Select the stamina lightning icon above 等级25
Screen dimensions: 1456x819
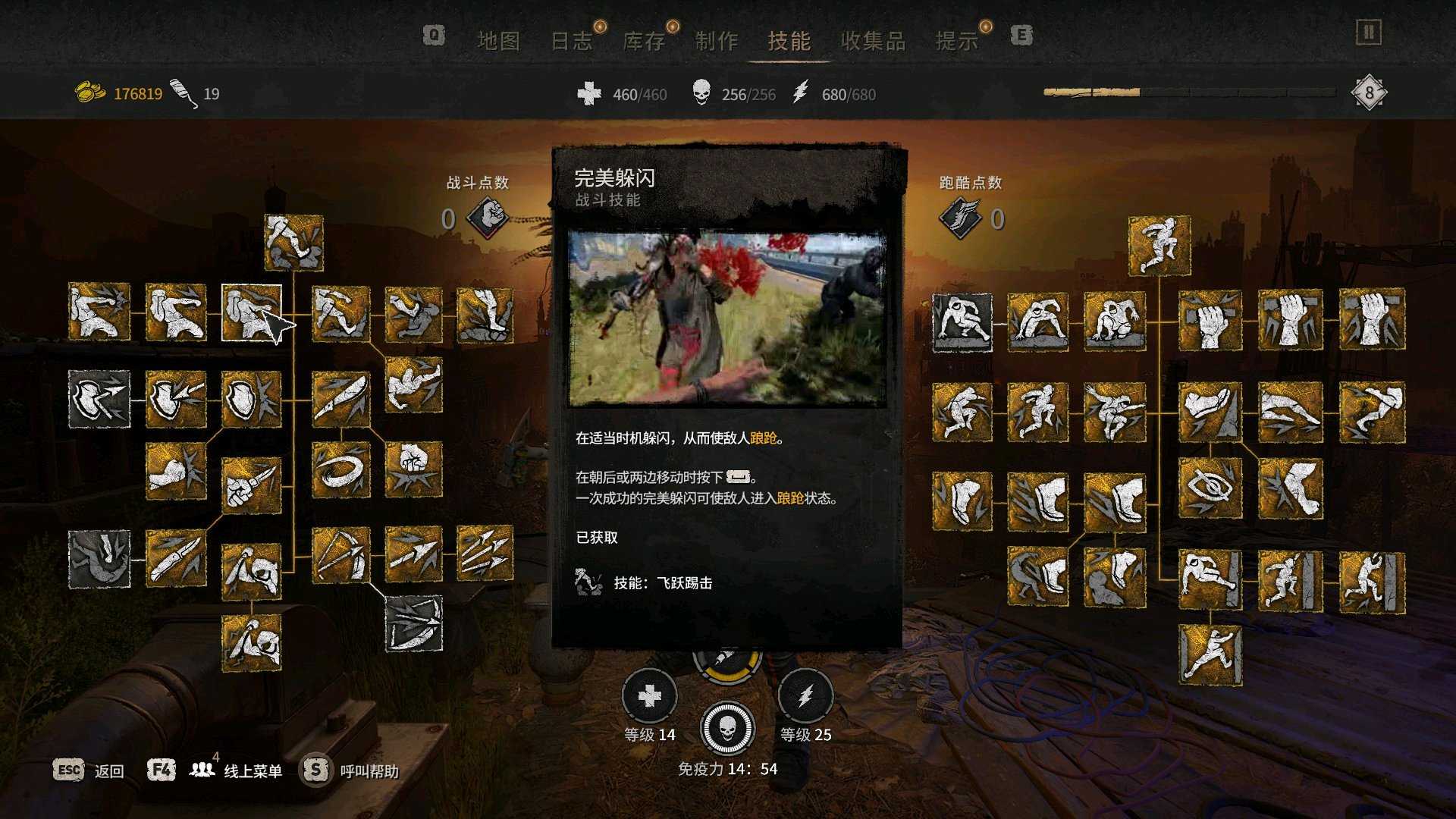point(805,694)
